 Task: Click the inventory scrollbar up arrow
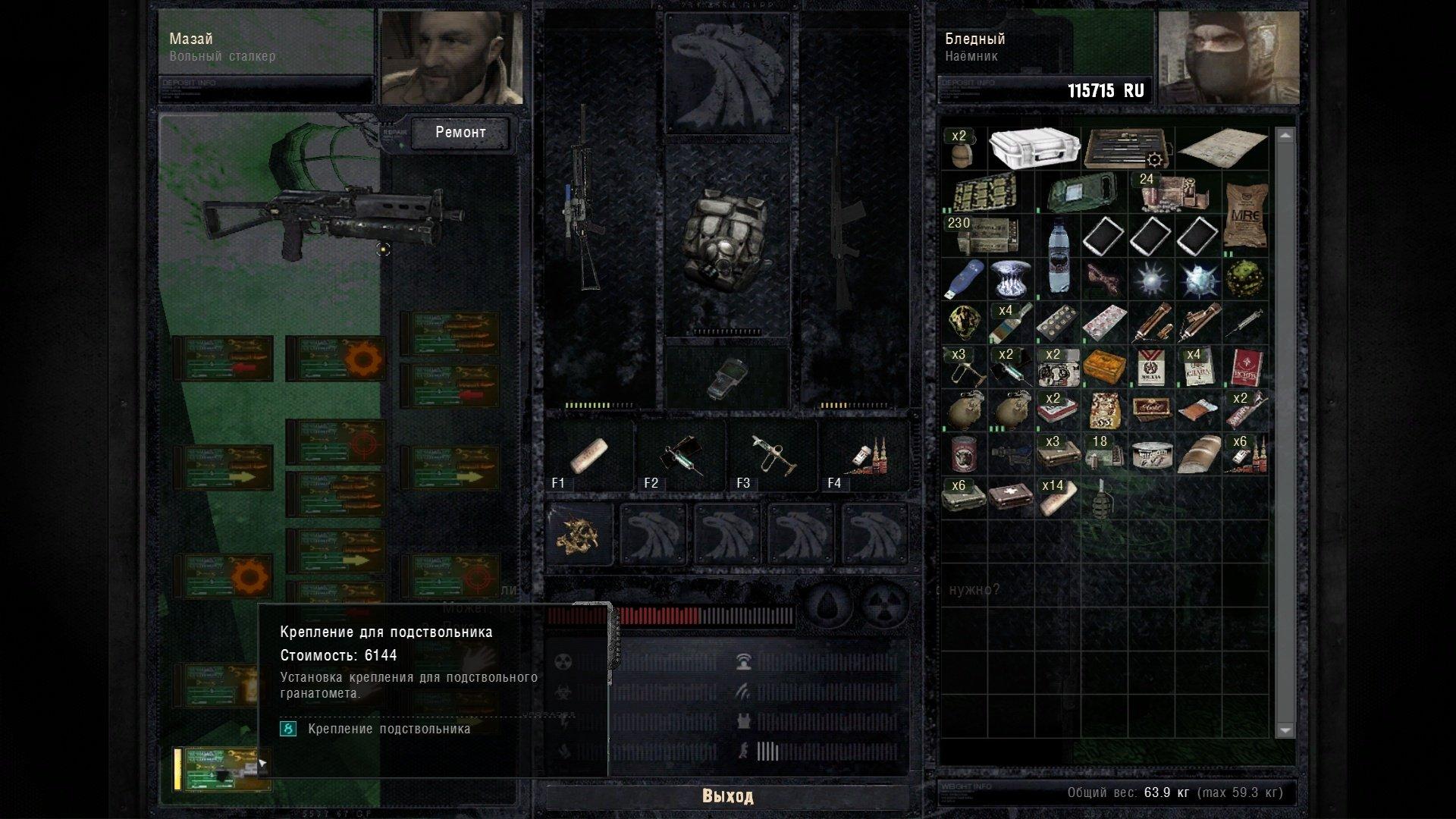pyautogui.click(x=1285, y=136)
